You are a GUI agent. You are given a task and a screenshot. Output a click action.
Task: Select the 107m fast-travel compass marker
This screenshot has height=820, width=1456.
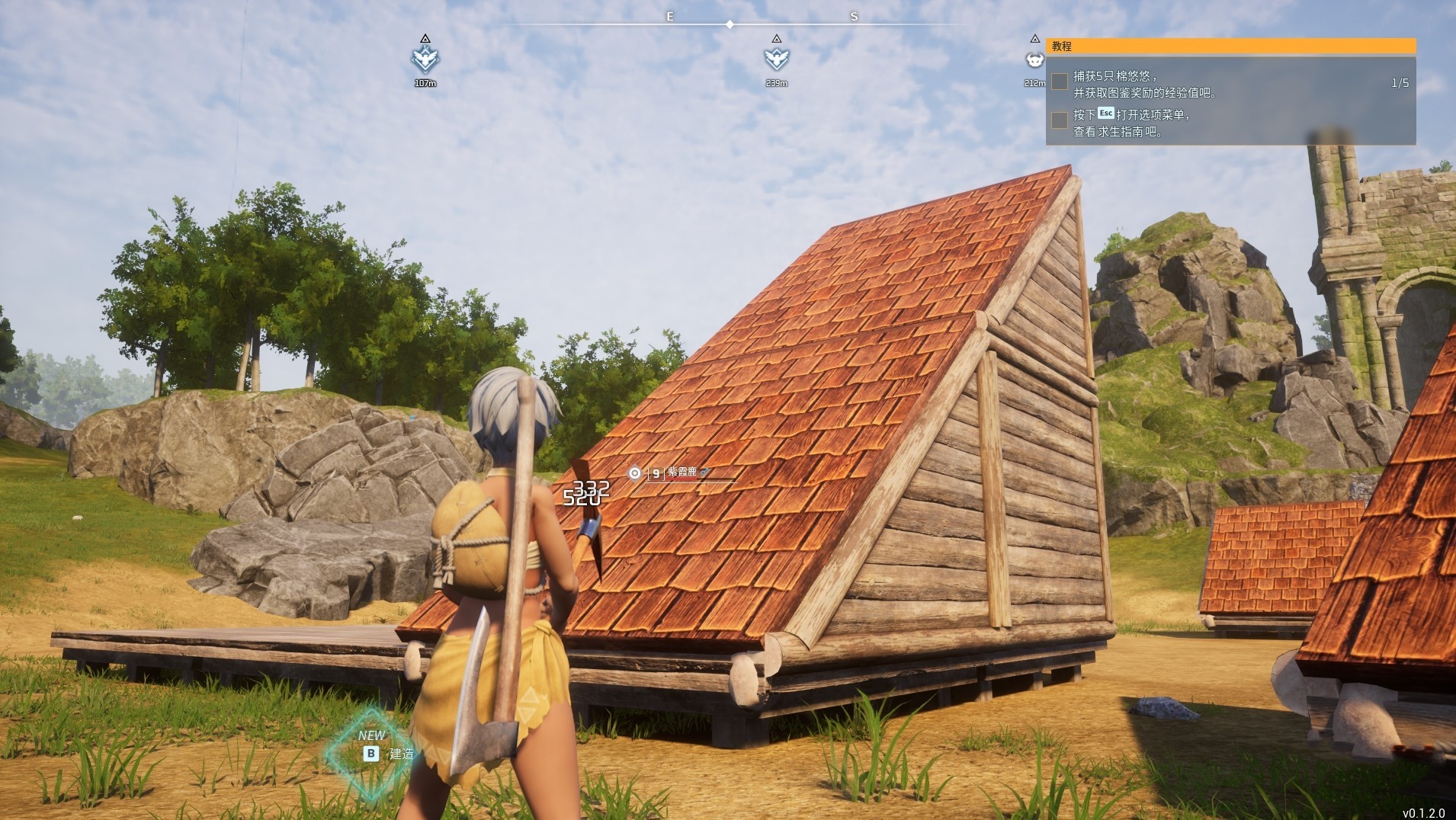(x=425, y=58)
